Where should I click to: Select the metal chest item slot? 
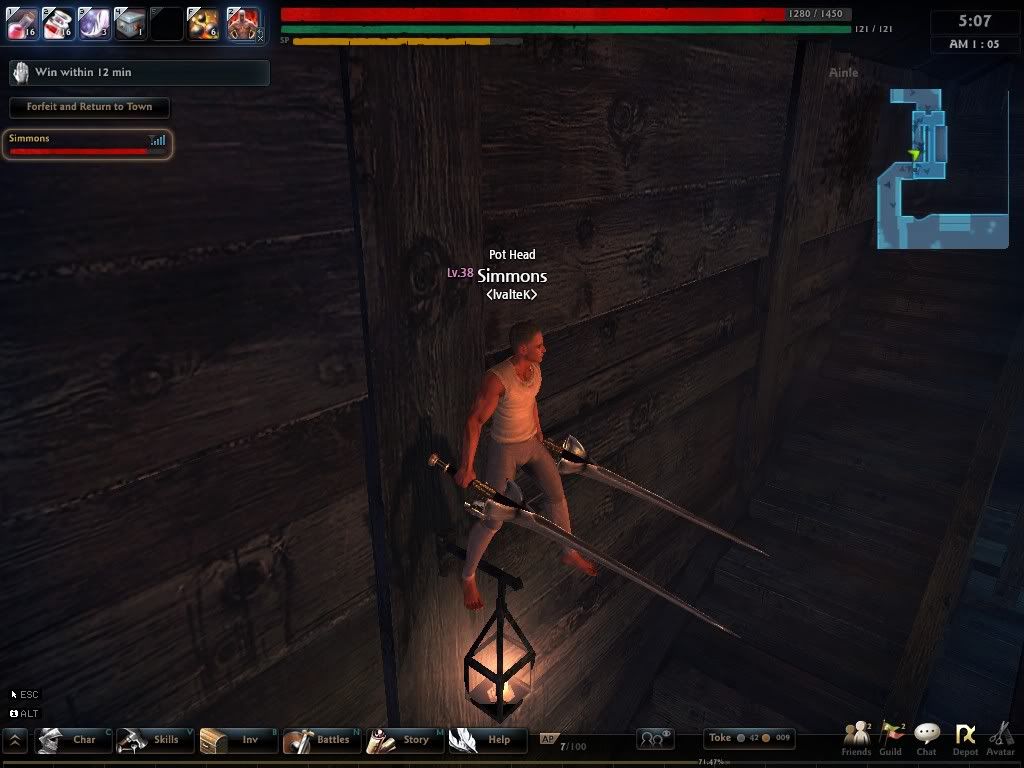coord(130,23)
